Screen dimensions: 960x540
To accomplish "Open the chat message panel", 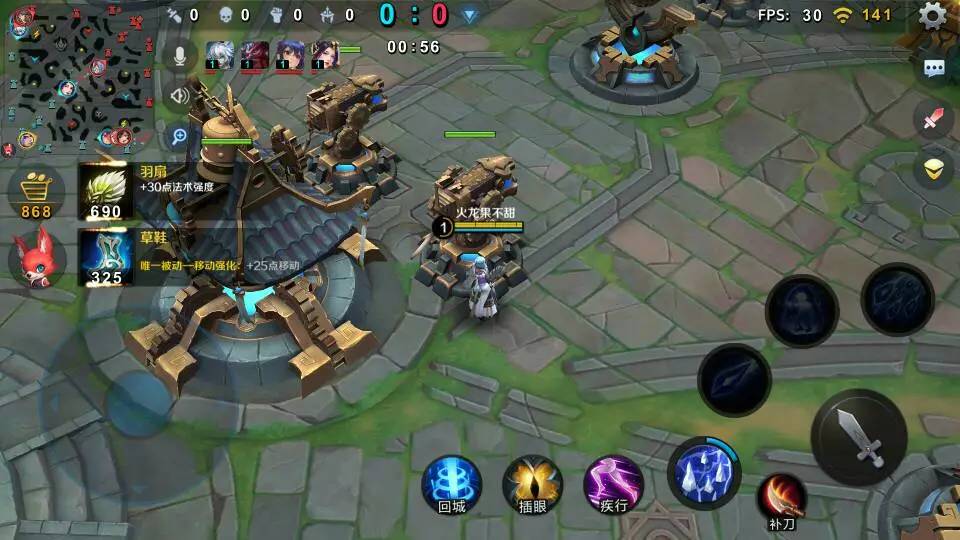I will pos(934,68).
